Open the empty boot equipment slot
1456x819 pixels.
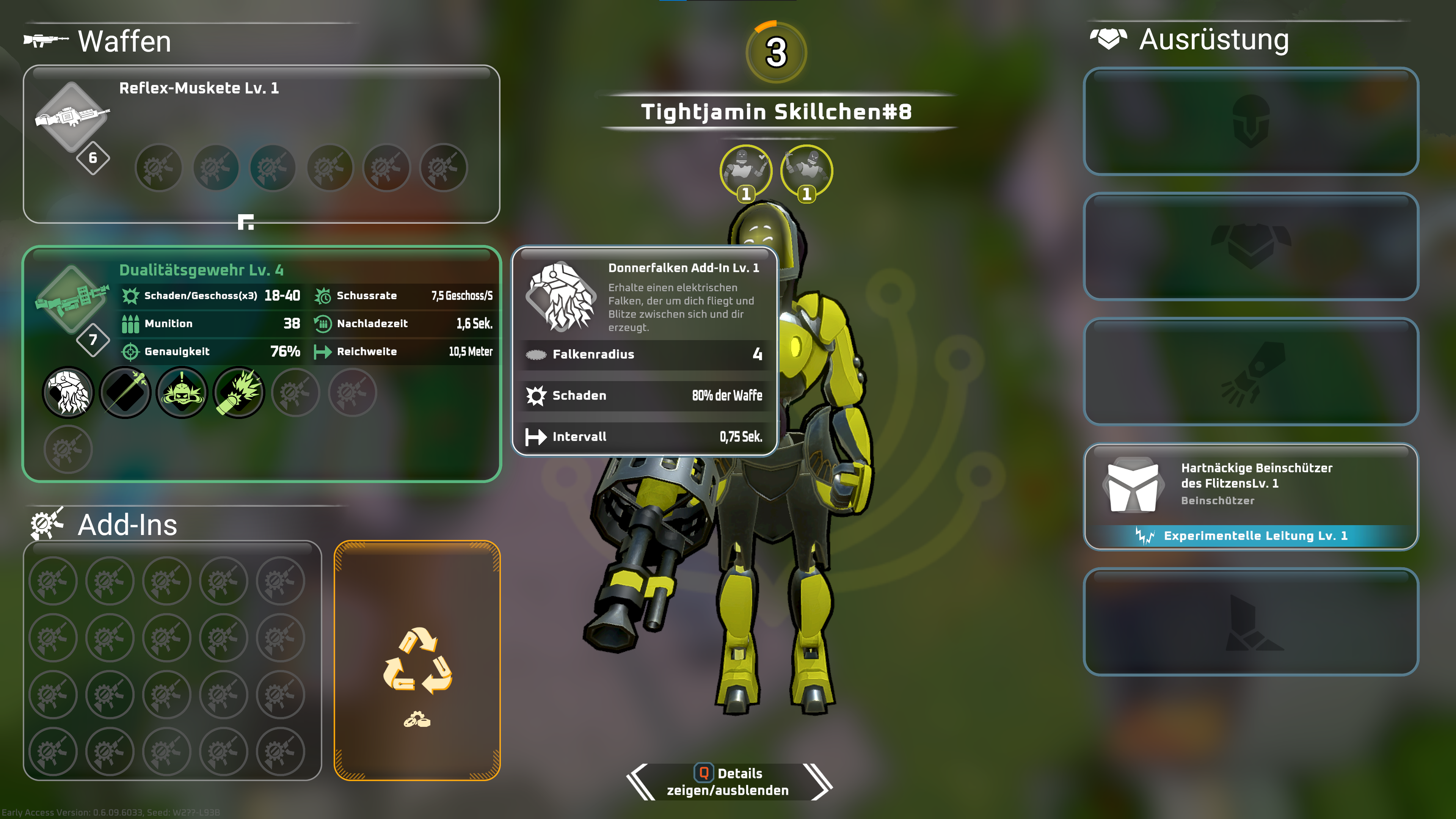pyautogui.click(x=1250, y=621)
